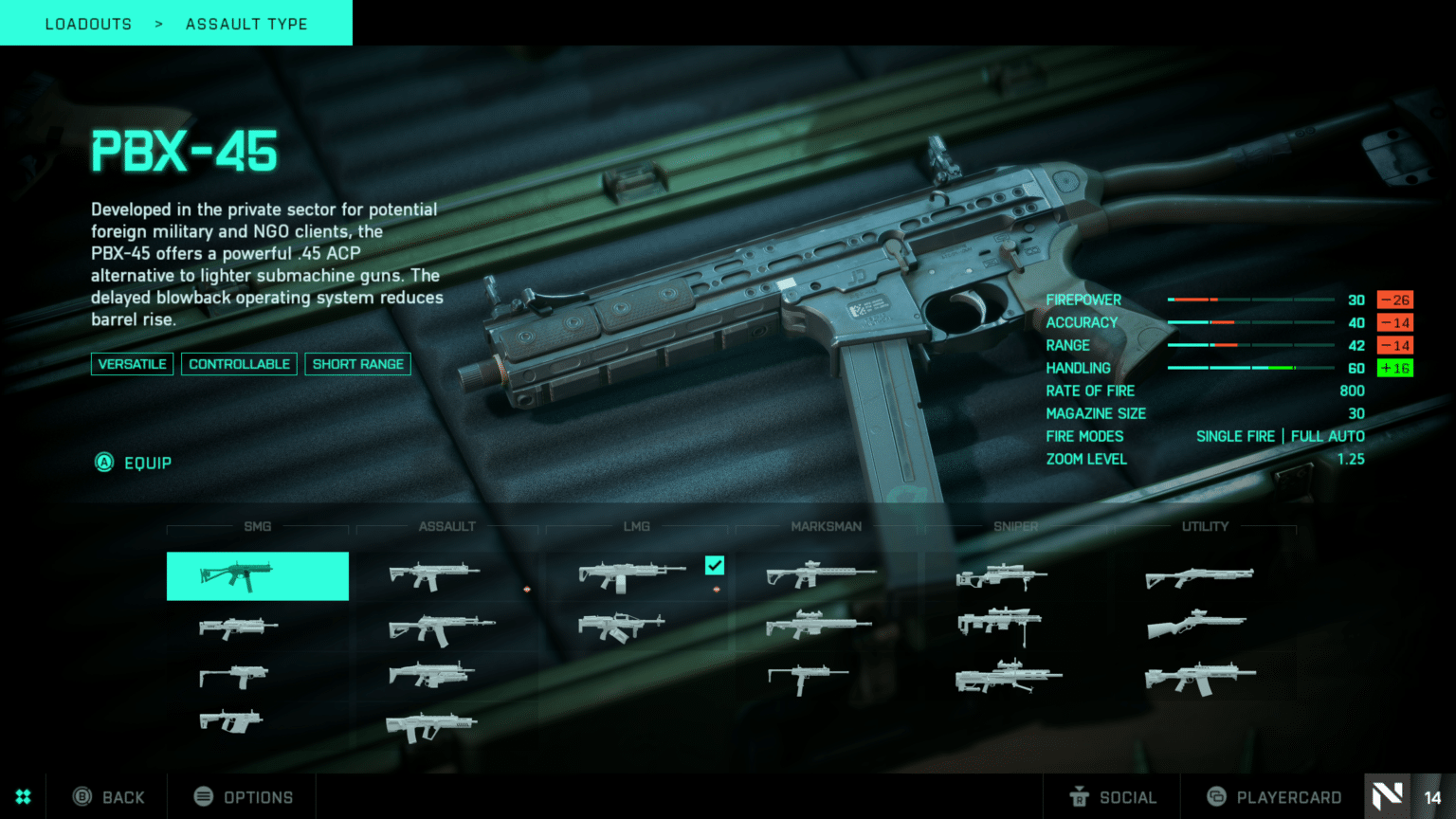Return to Loadouts via the breadcrumb
Image resolution: width=1456 pixels, height=819 pixels.
coord(88,24)
